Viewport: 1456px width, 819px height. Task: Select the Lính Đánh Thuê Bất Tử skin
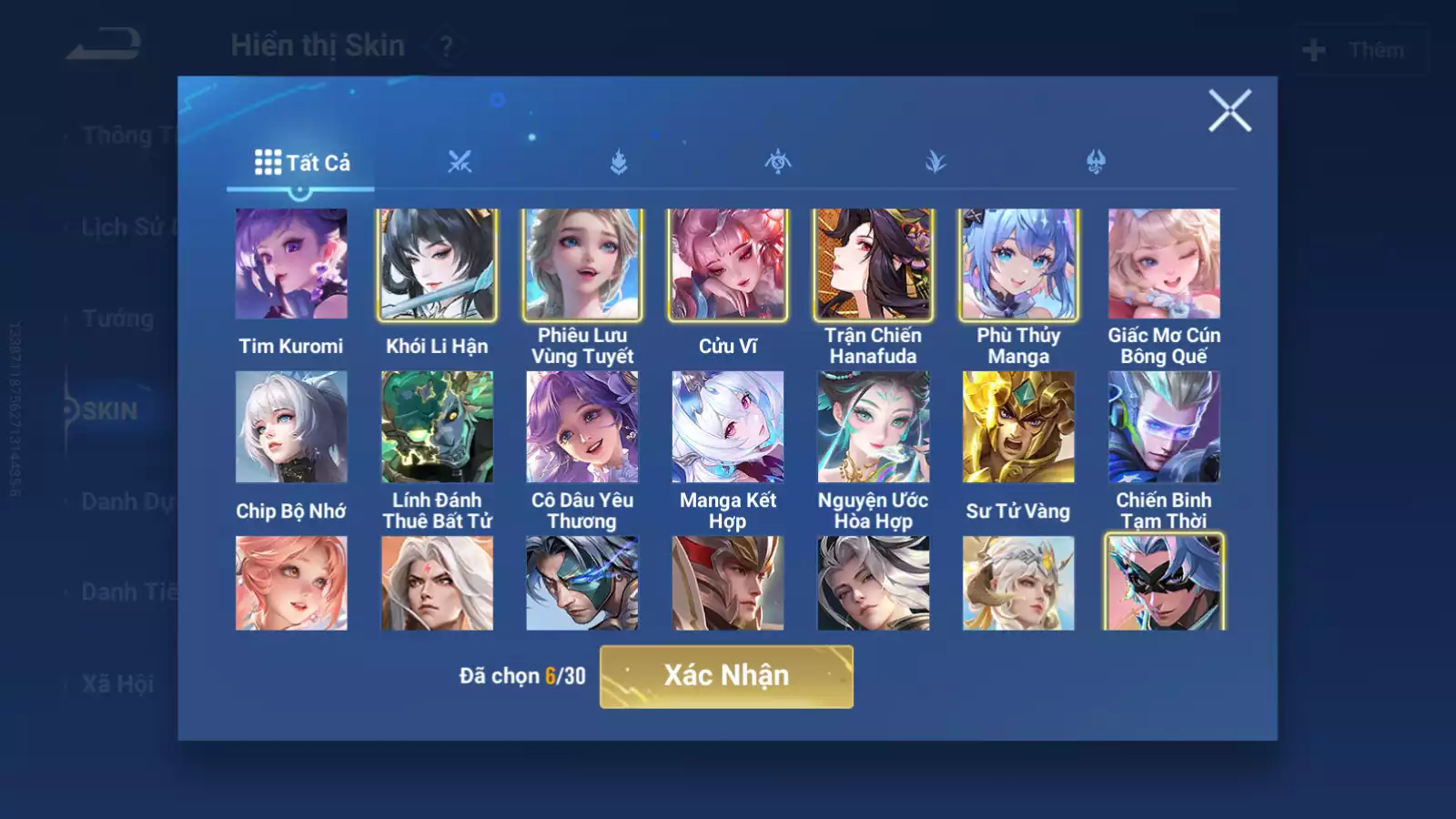(437, 427)
